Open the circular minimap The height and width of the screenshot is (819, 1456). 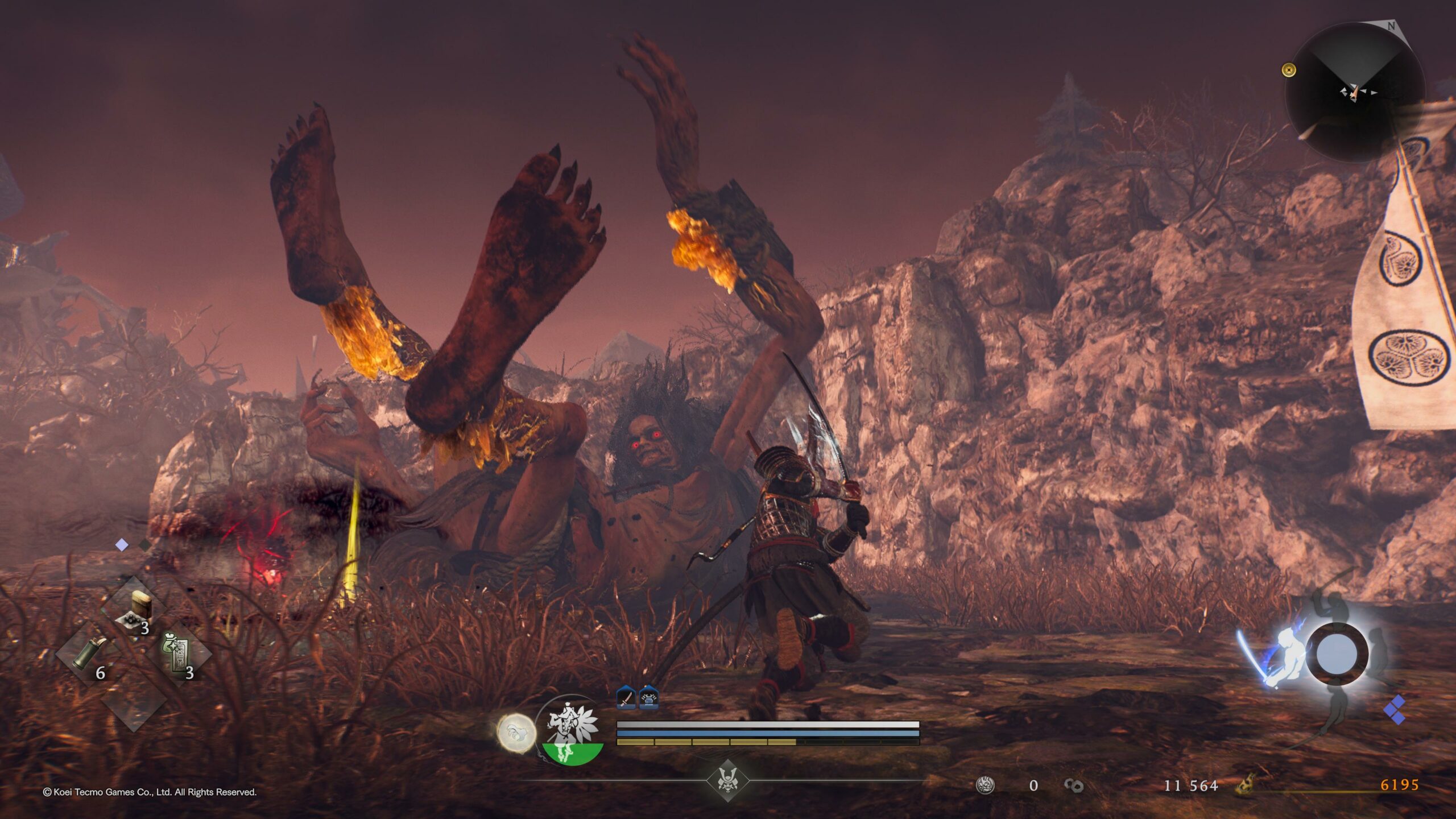pyautogui.click(x=1355, y=92)
